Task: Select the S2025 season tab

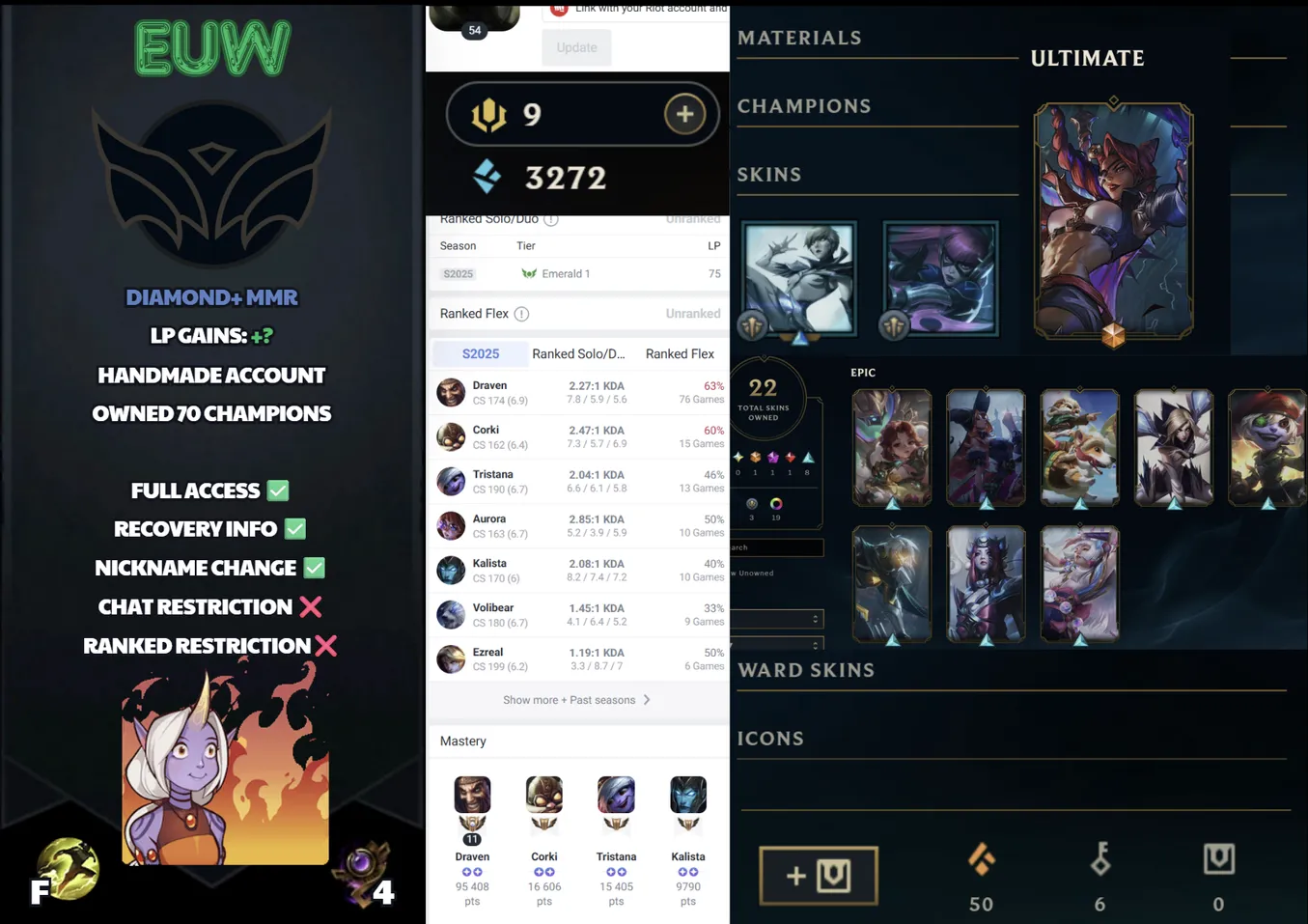Action: point(480,353)
